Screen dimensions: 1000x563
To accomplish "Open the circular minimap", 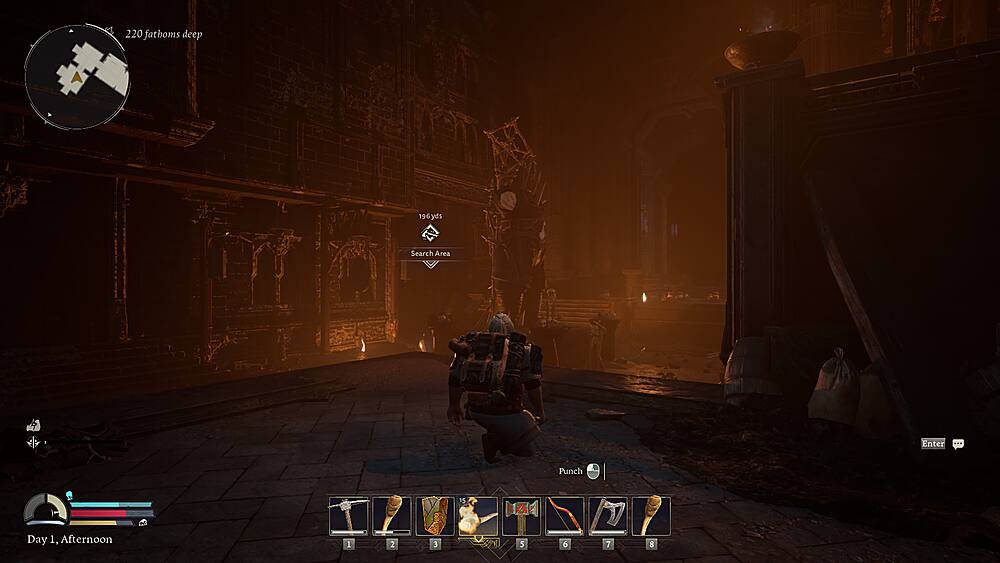I will [77, 72].
